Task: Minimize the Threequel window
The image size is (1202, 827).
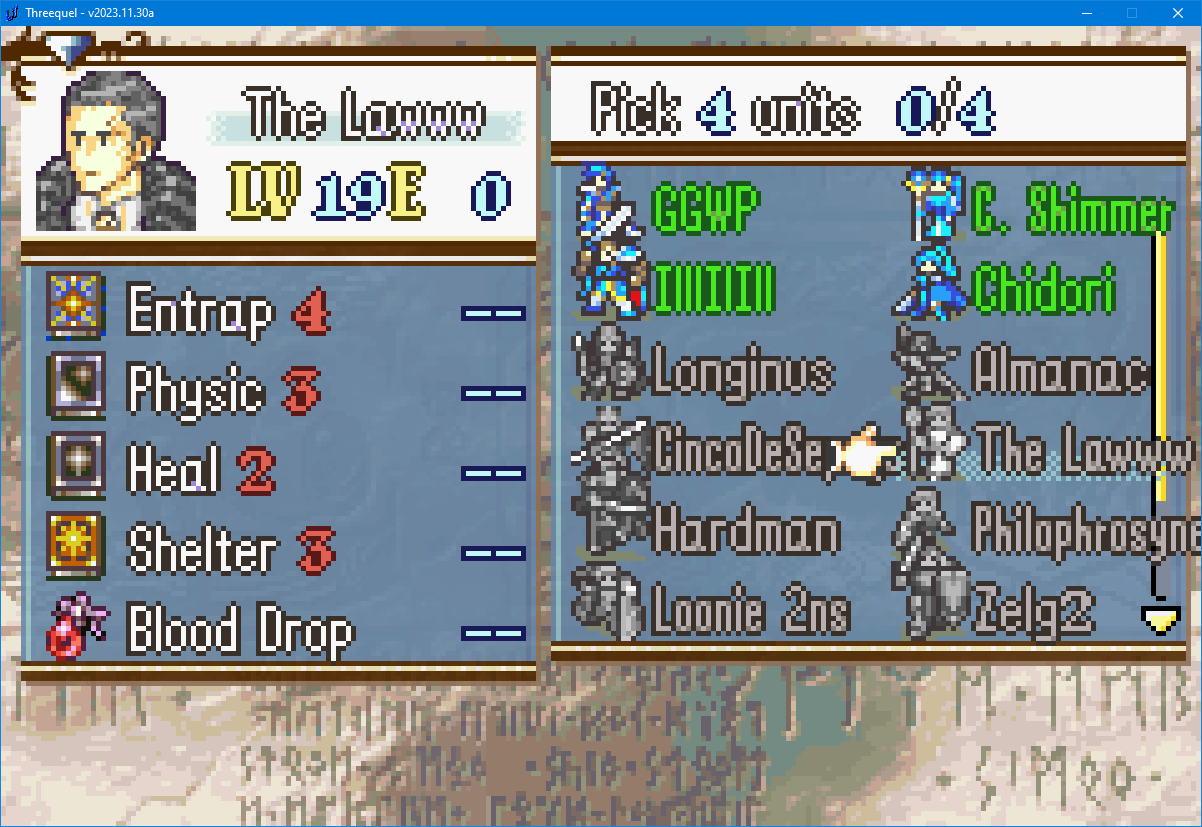Action: [x=1087, y=13]
